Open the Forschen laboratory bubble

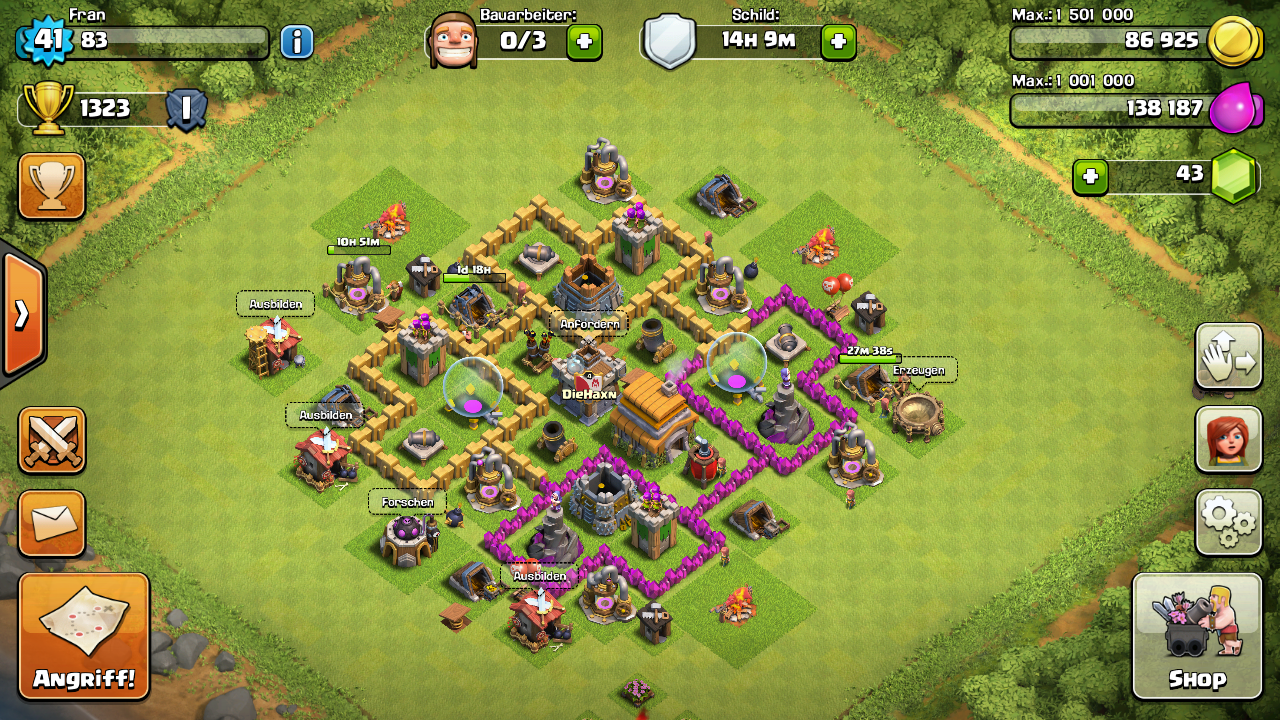pyautogui.click(x=407, y=502)
